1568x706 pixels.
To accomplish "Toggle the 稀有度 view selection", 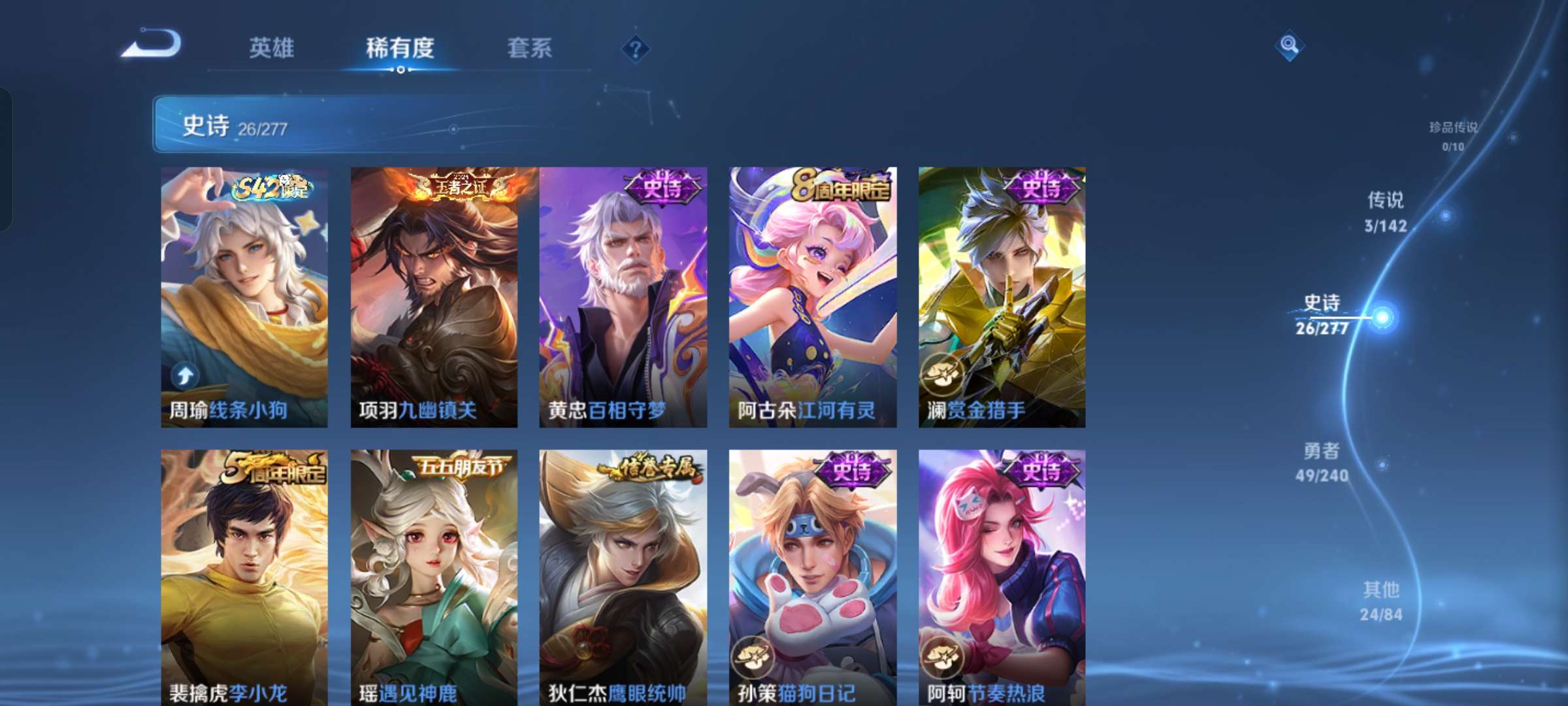I will coord(401,47).
